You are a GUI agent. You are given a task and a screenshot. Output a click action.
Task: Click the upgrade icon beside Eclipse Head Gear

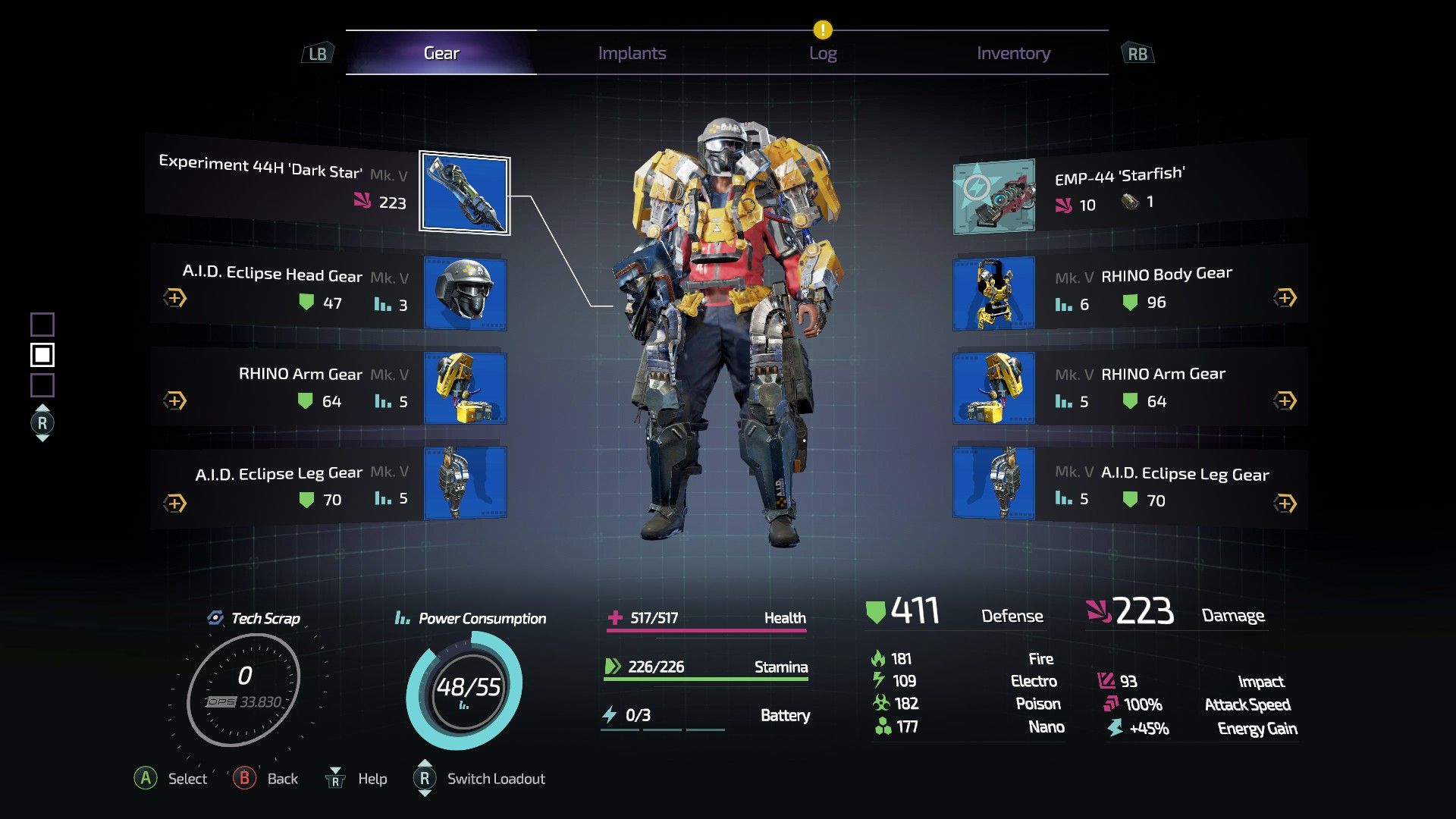pos(175,298)
